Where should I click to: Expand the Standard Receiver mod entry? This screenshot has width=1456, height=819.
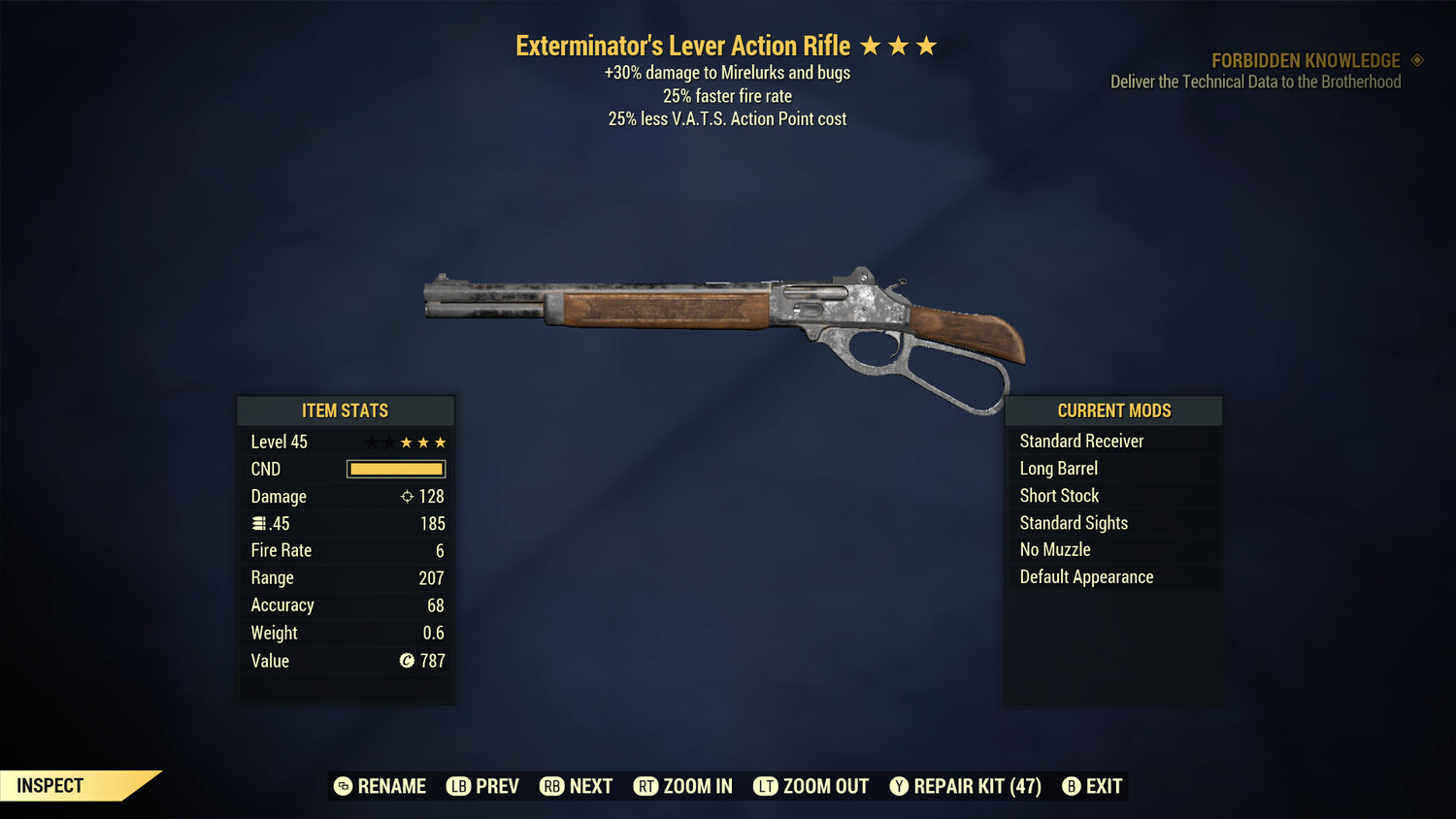[x=1080, y=441]
